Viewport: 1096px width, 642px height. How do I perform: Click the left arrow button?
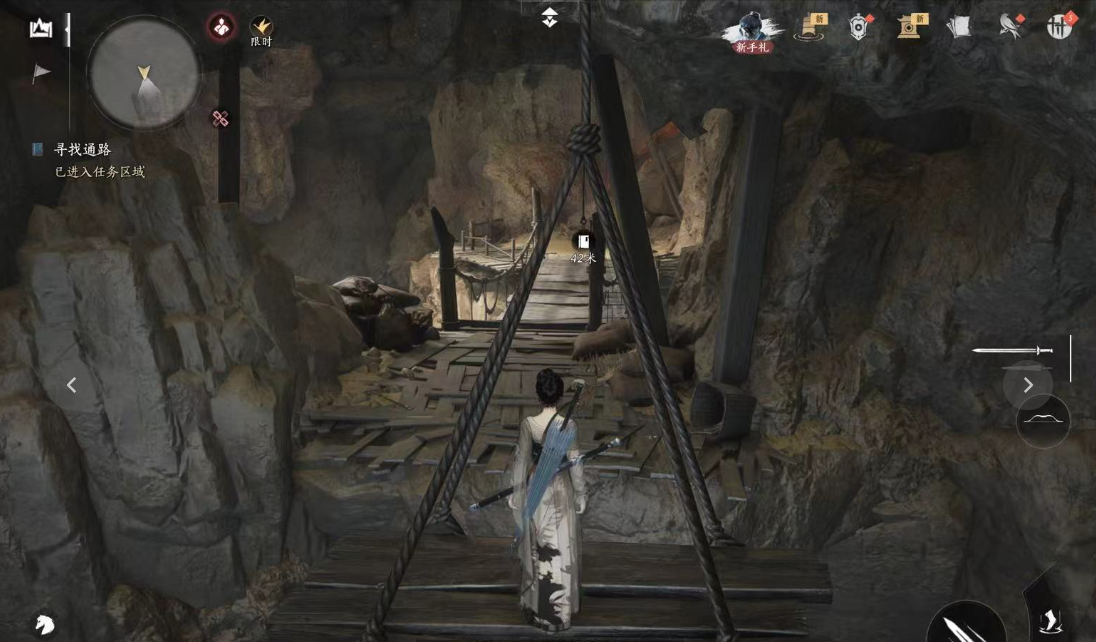coord(71,385)
